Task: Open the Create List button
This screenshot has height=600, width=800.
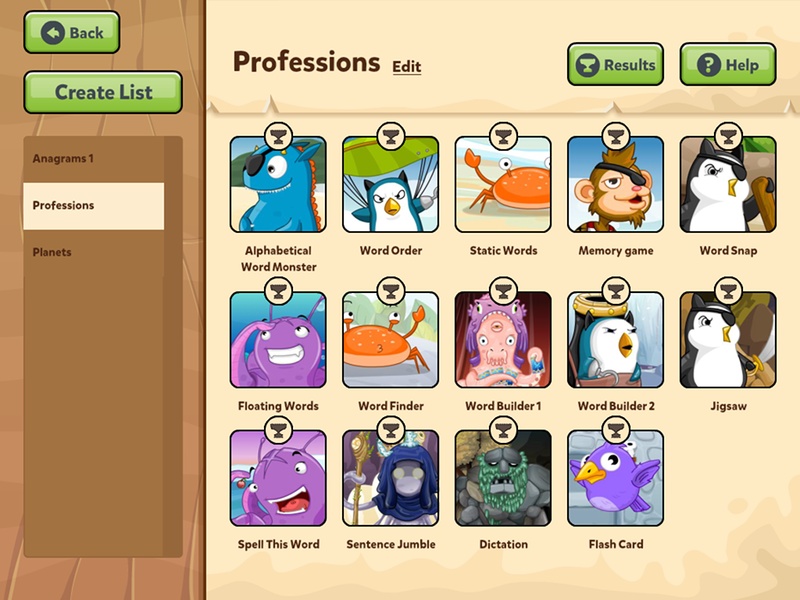Action: point(103,92)
